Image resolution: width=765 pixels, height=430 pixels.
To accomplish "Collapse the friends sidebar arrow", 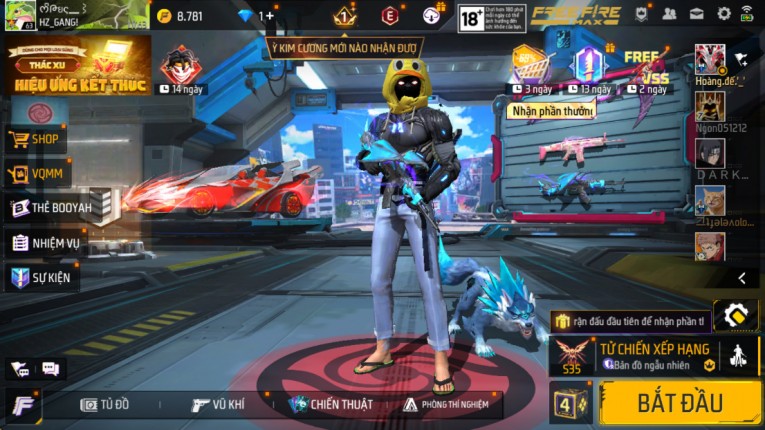I will 742,278.
